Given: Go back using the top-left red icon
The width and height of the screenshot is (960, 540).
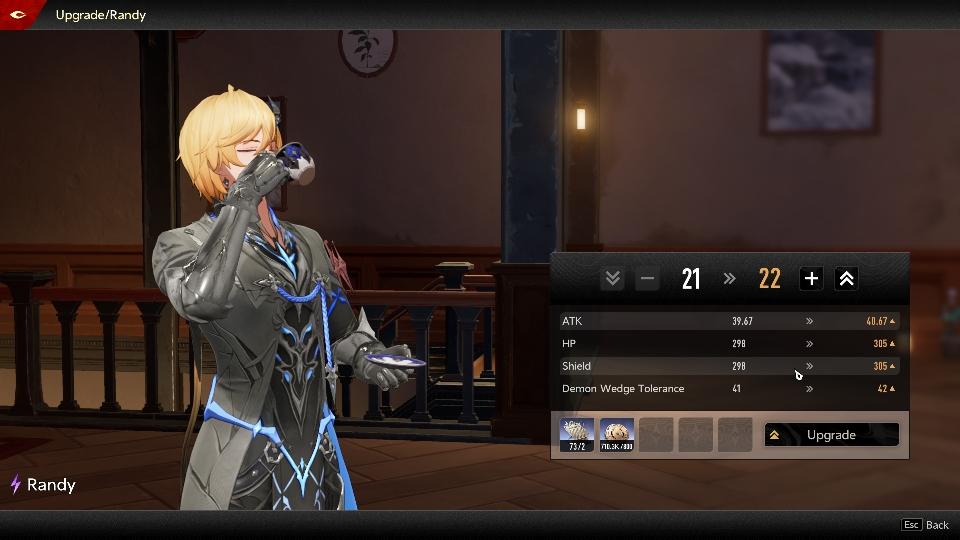Looking at the screenshot, I should coord(18,14).
